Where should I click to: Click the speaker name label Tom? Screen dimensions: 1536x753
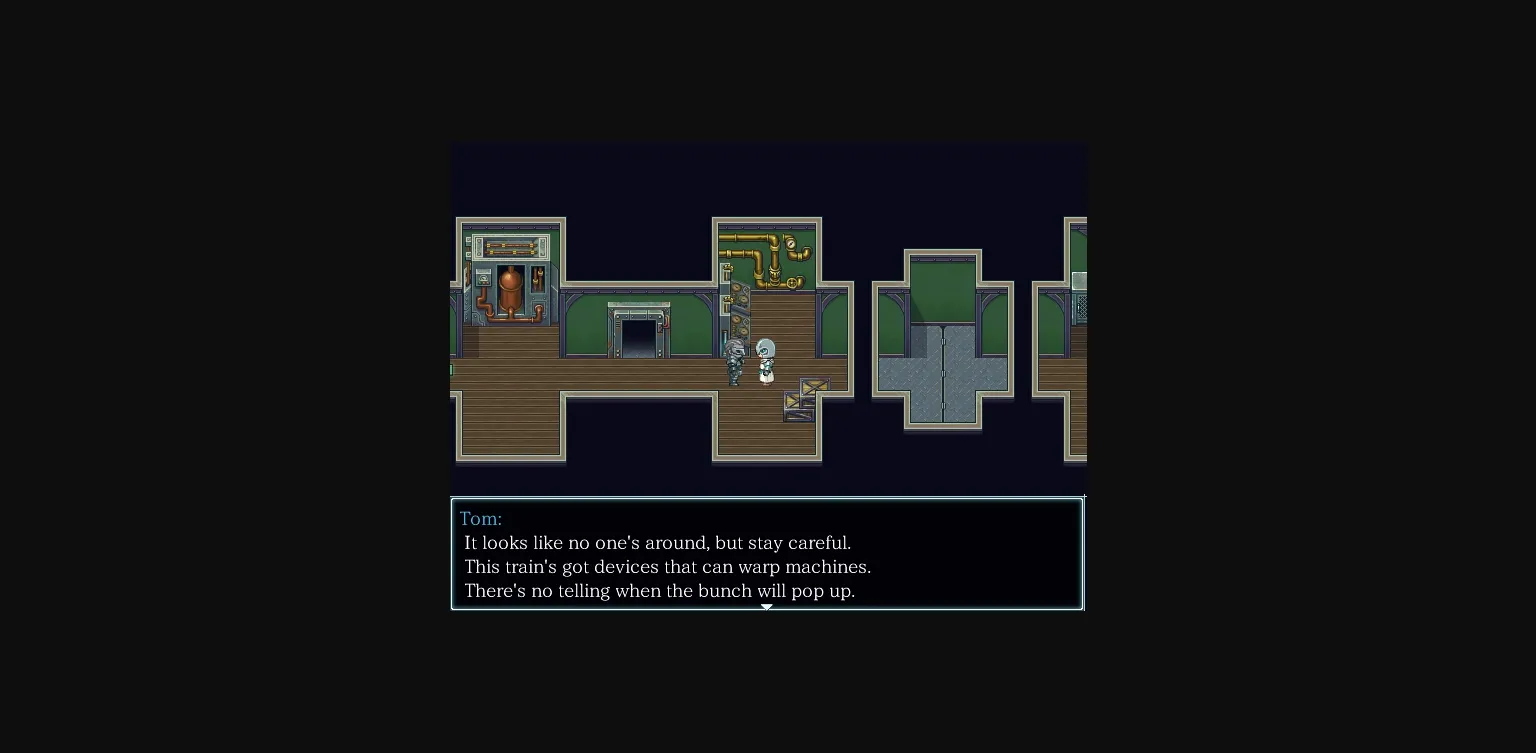[x=481, y=518]
